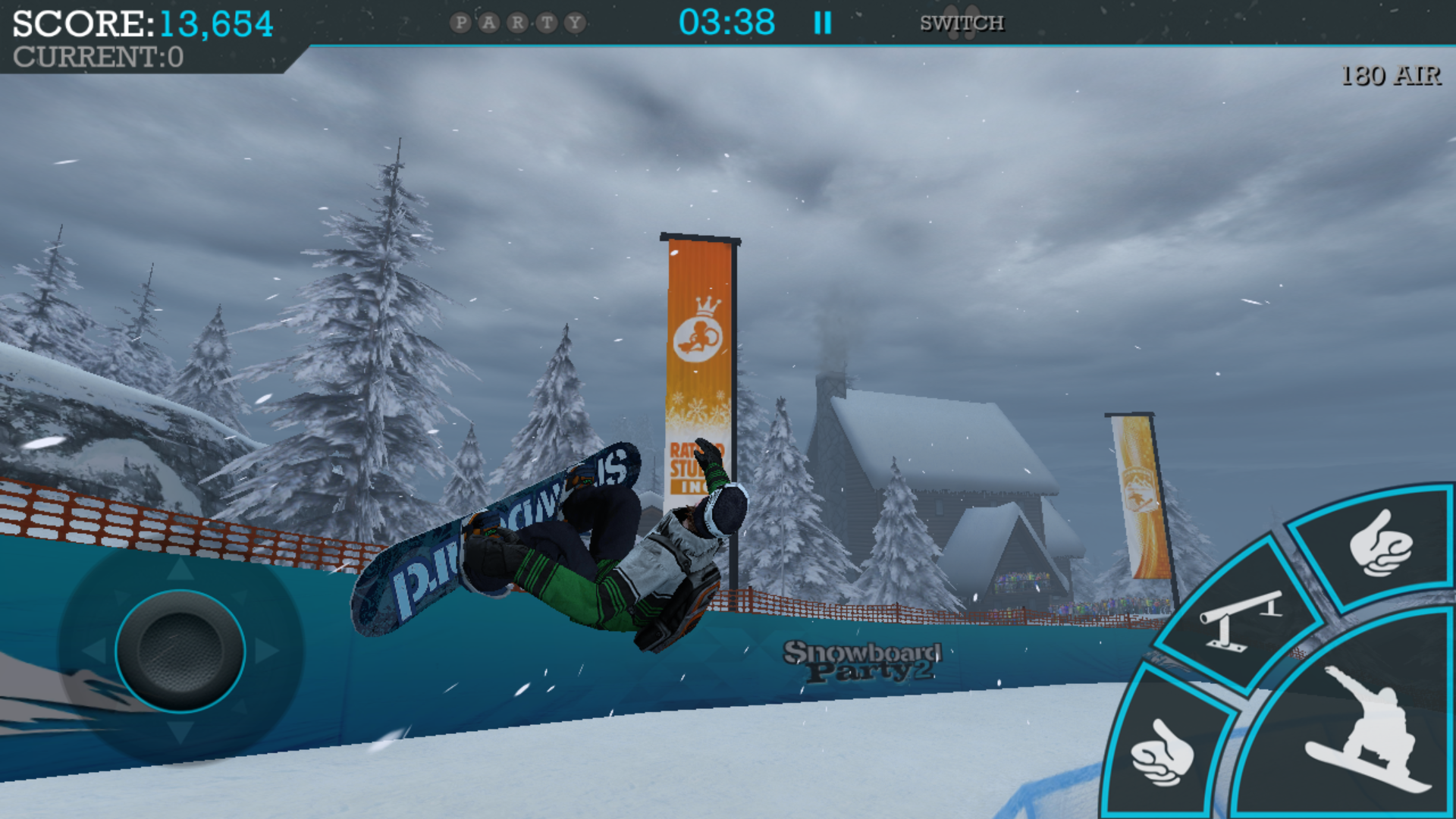1456x819 pixels.
Task: Toggle the "Y" PARTY letter badge
Action: (574, 23)
